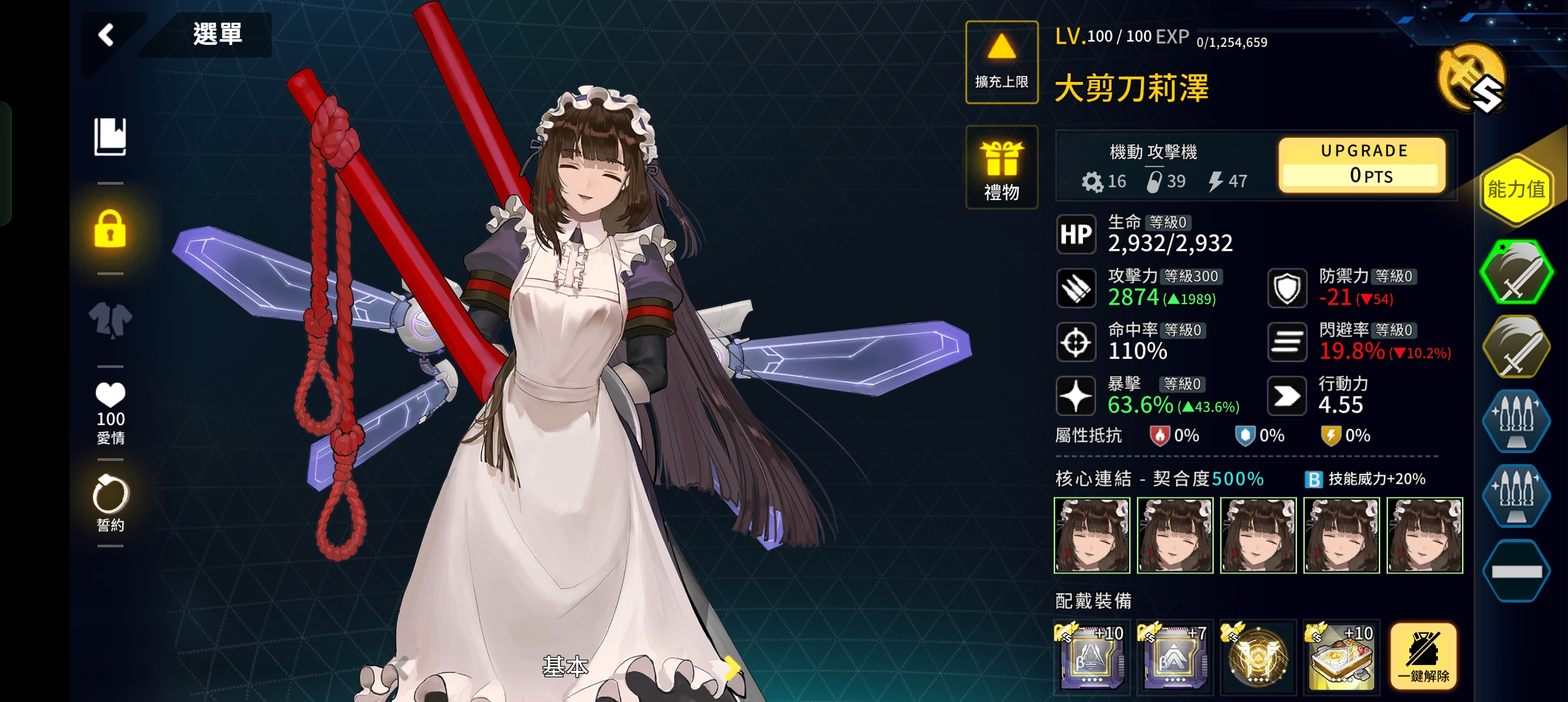The height and width of the screenshot is (702, 1568).
Task: Select the first core link portrait
Action: (1092, 536)
